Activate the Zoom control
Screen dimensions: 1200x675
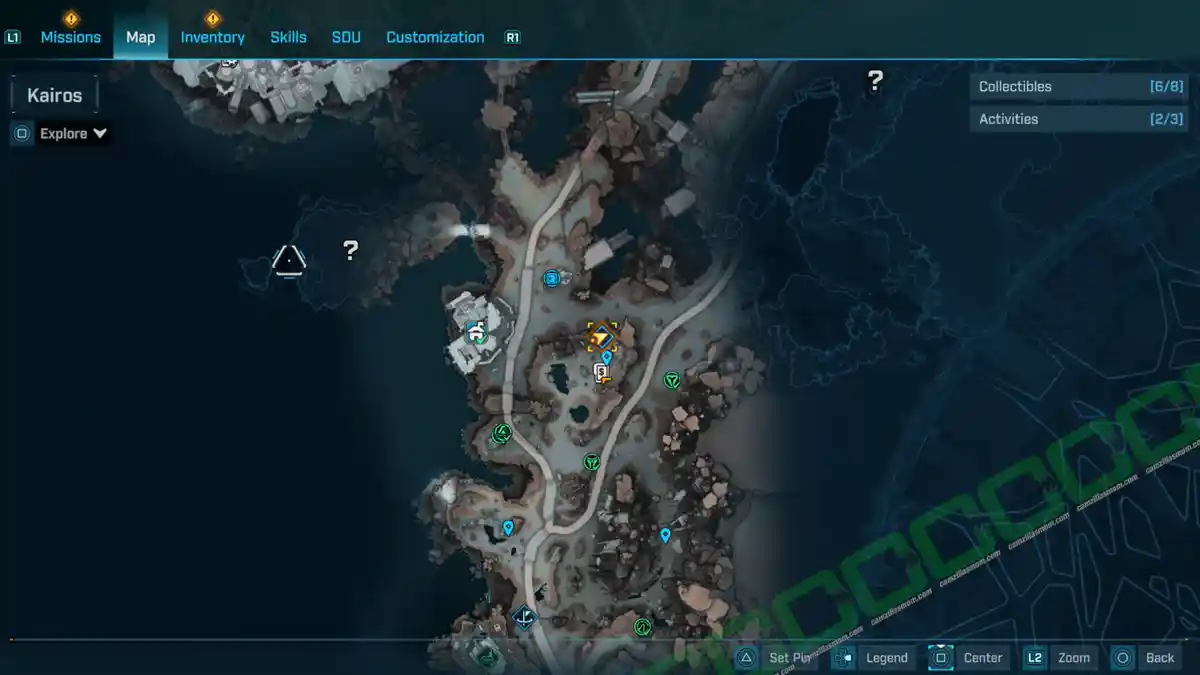[1073, 658]
